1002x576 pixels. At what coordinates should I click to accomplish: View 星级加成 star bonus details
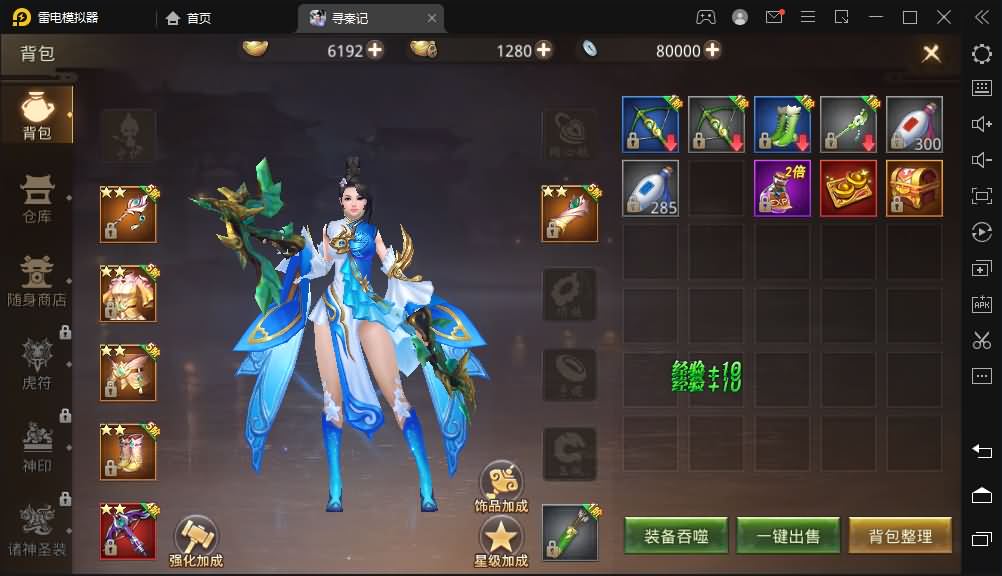tap(500, 541)
